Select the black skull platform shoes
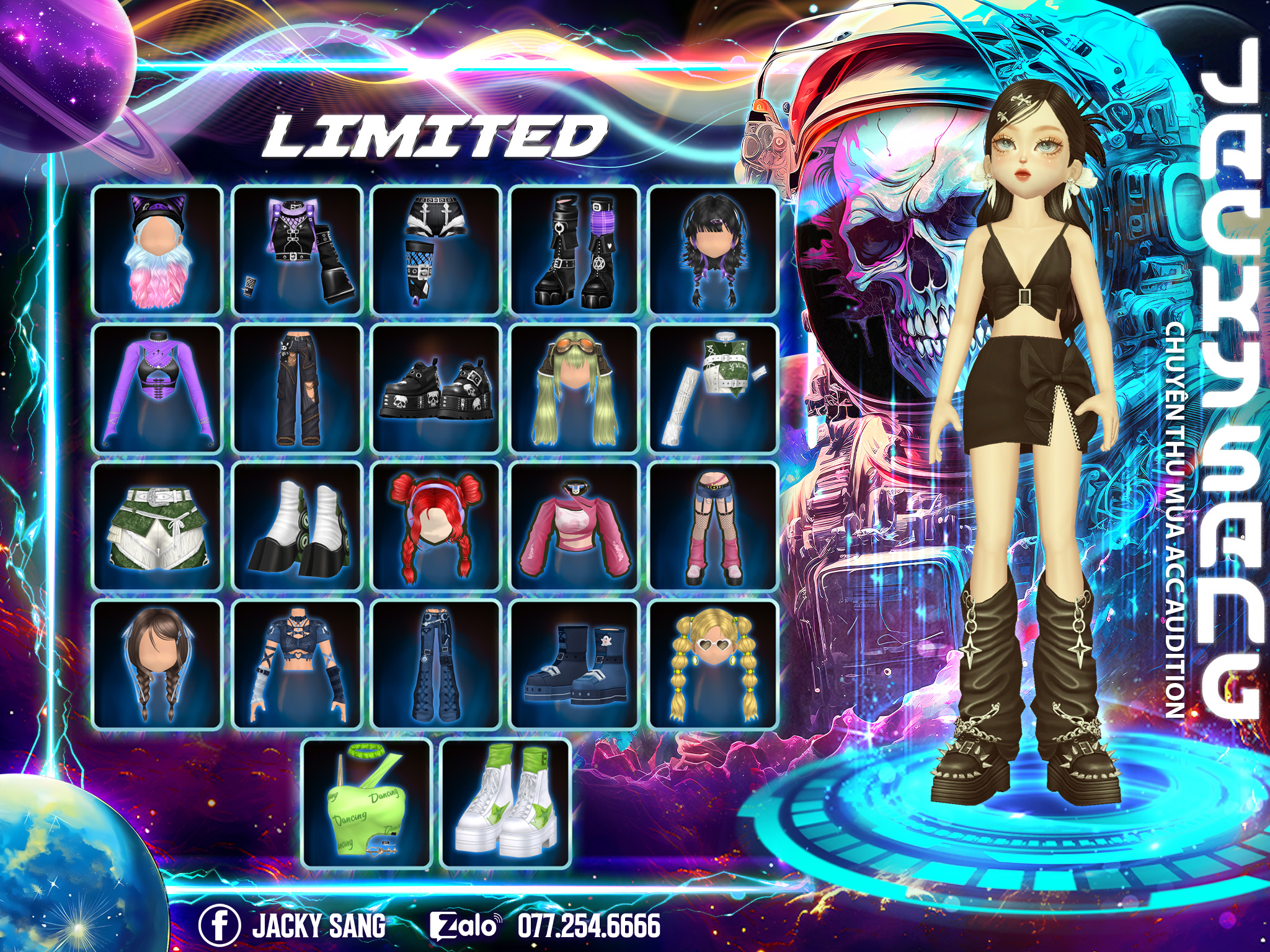 click(436, 389)
